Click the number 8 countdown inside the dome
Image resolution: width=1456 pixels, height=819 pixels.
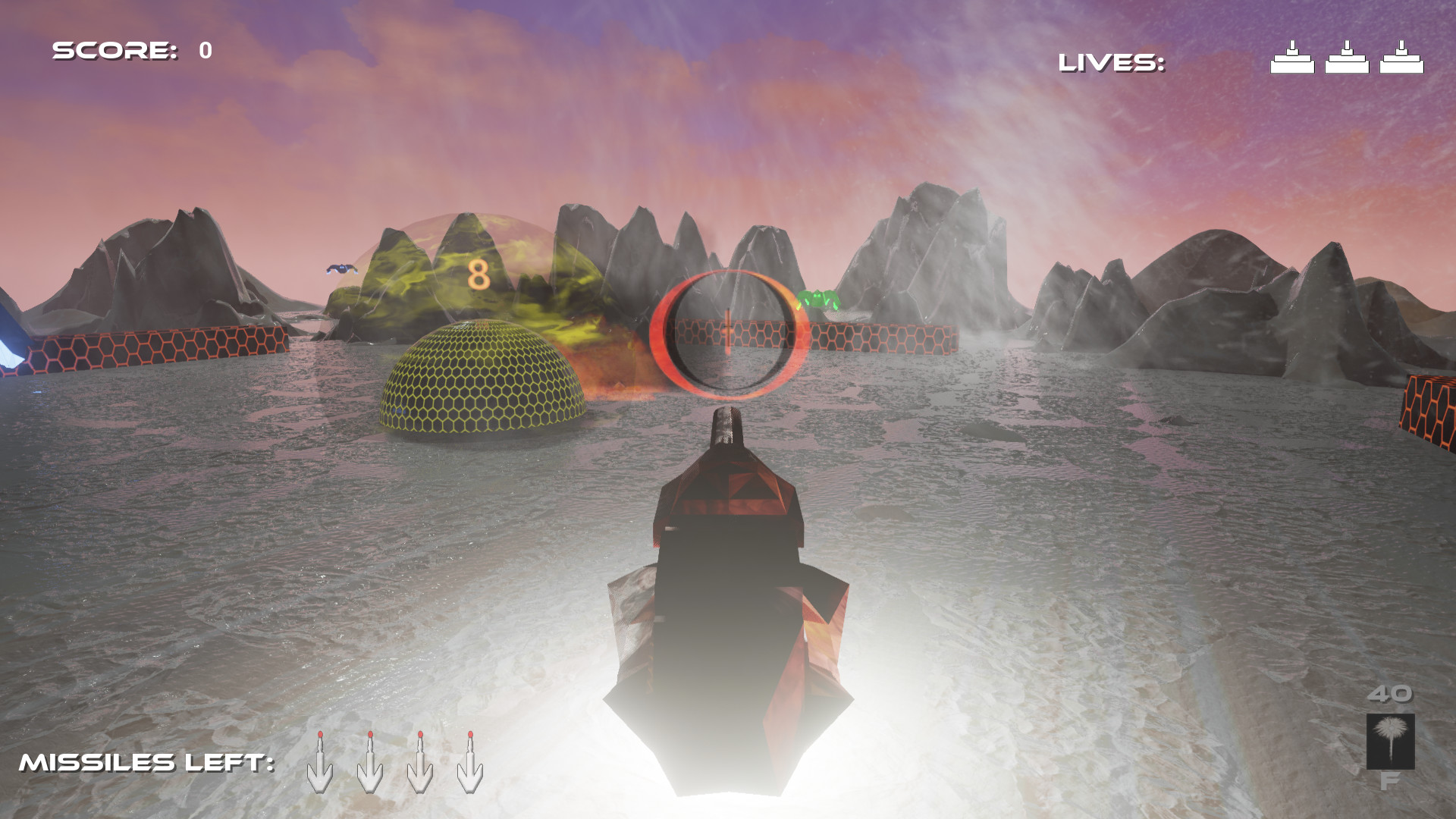click(x=478, y=275)
